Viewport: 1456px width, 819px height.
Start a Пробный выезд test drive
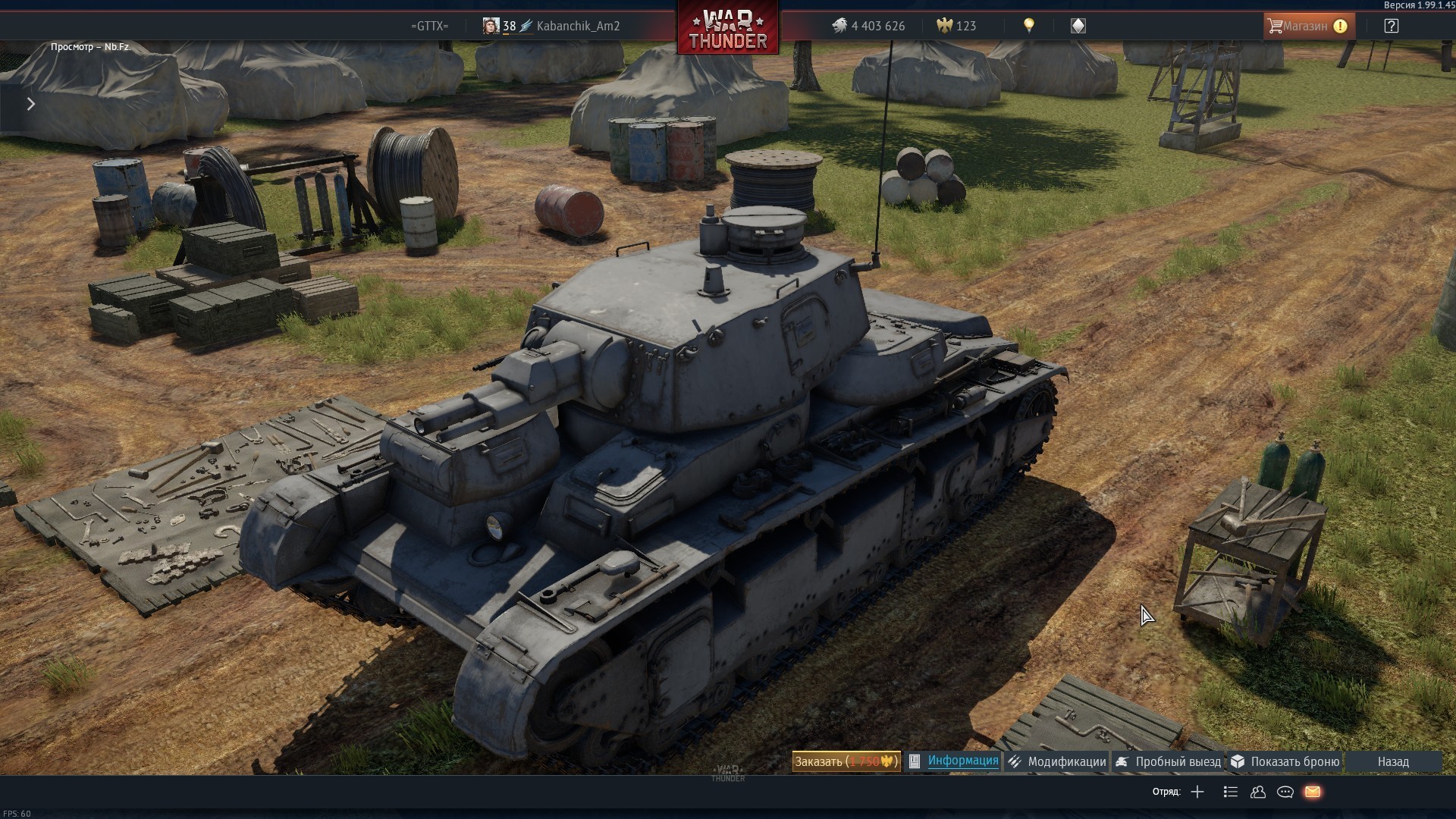coord(1169,761)
